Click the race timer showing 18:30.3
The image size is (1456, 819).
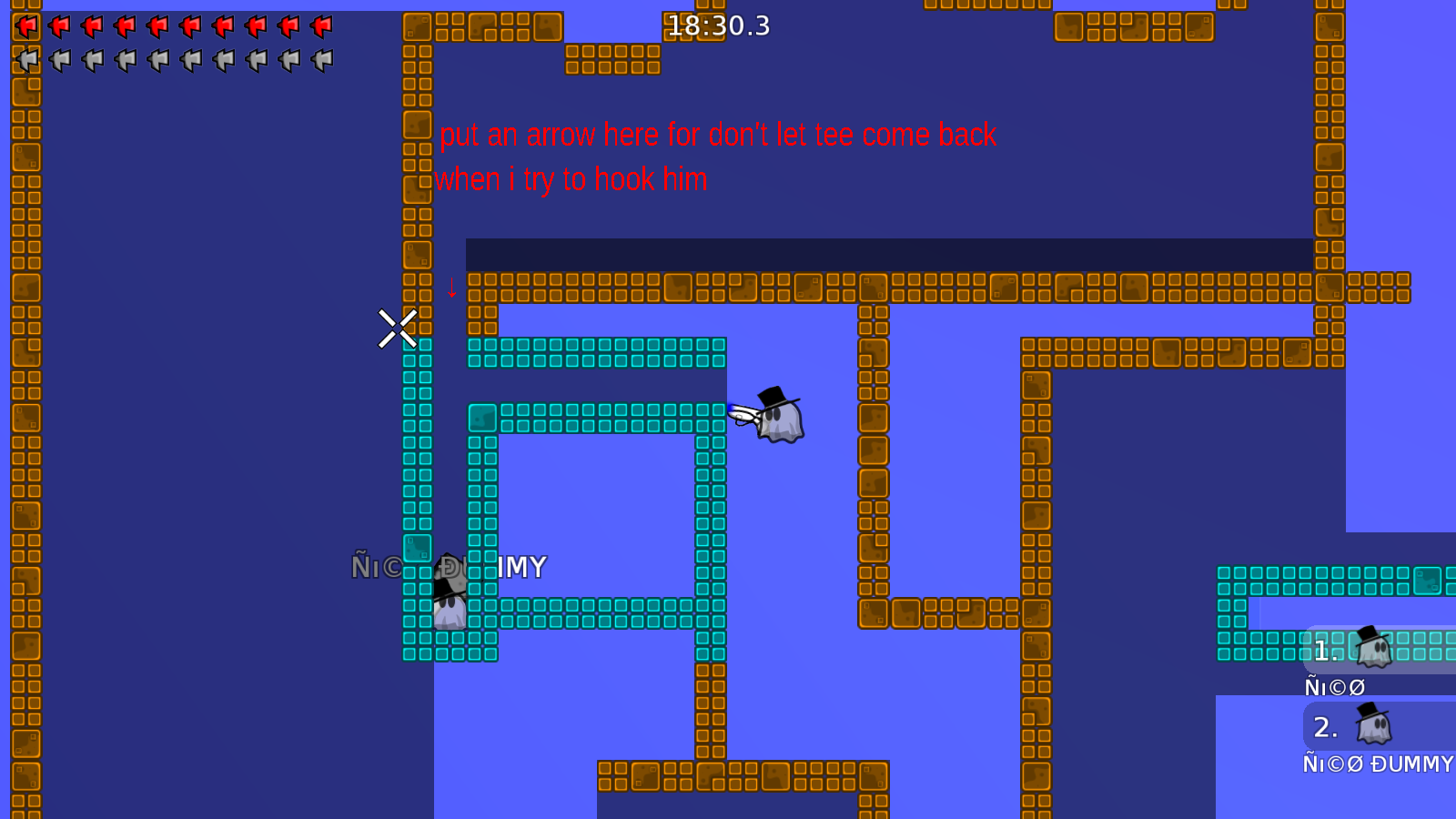point(718,25)
